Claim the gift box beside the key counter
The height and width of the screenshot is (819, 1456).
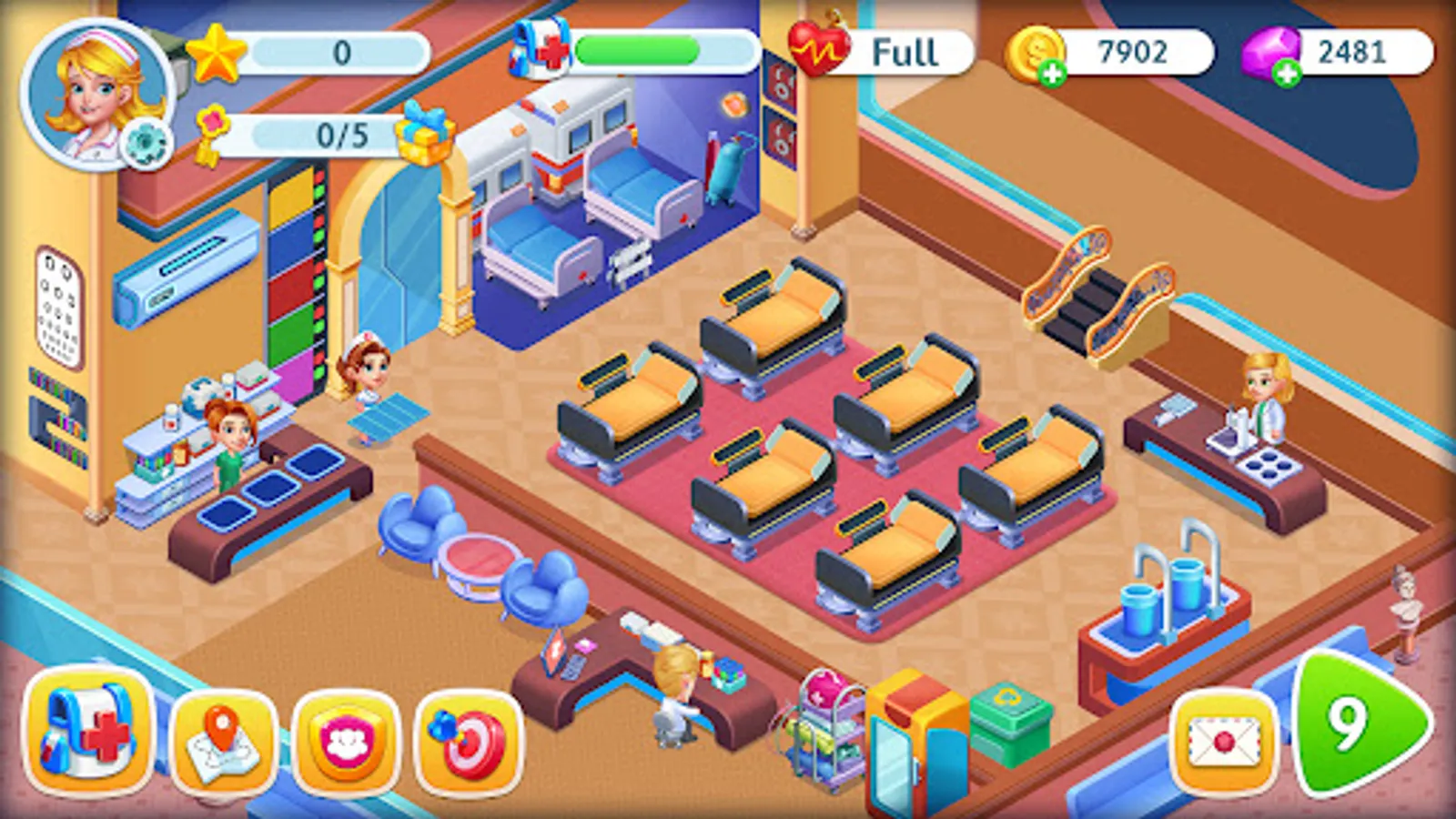click(x=426, y=134)
